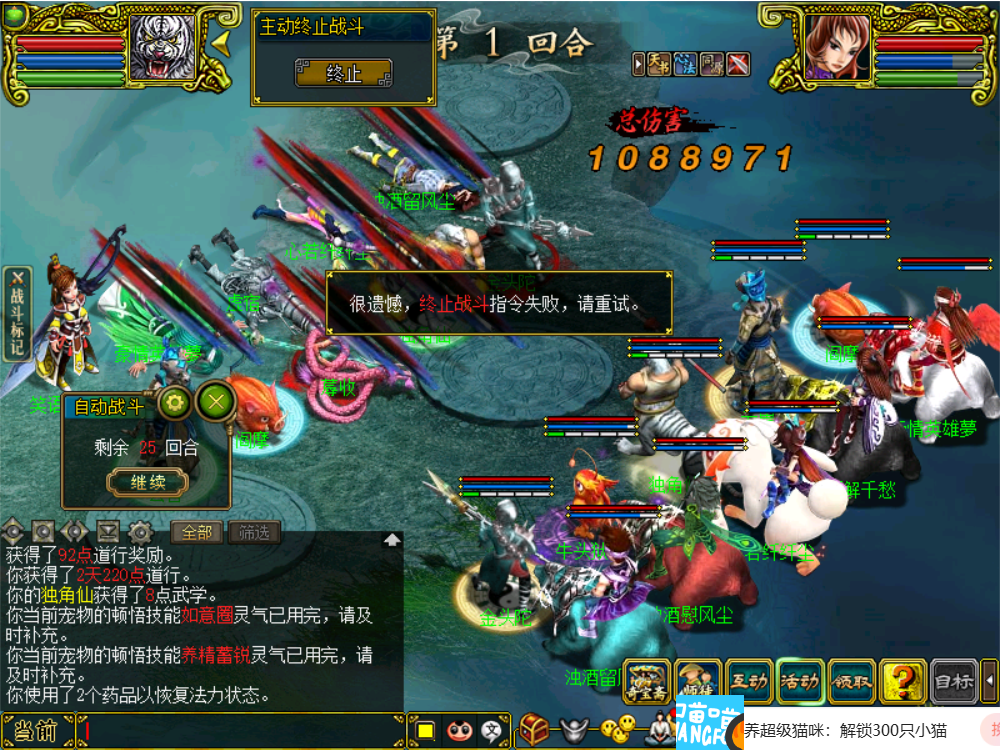Open the 战斗标记 side tab
1000x750 pixels.
(17, 313)
